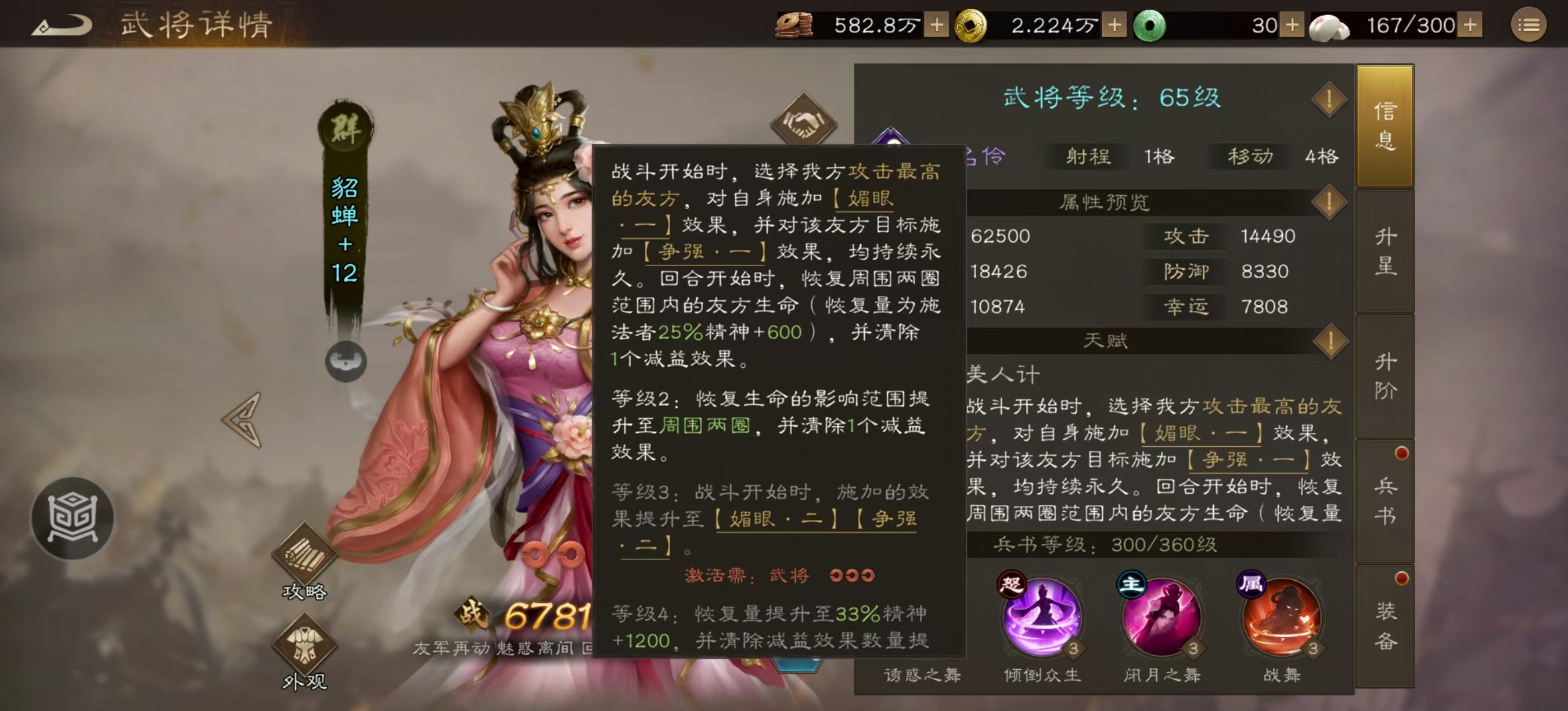
Task: Open the menu list icon at top right
Action: pyautogui.click(x=1530, y=25)
